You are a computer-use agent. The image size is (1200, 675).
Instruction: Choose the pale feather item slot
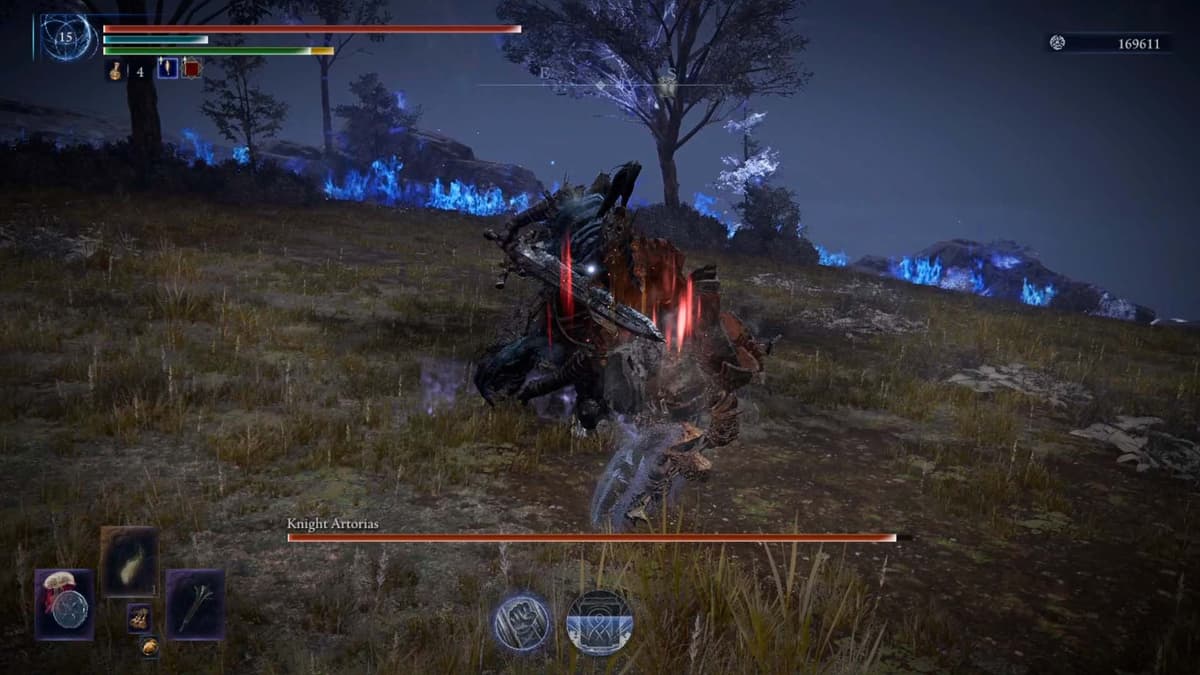pos(129,561)
